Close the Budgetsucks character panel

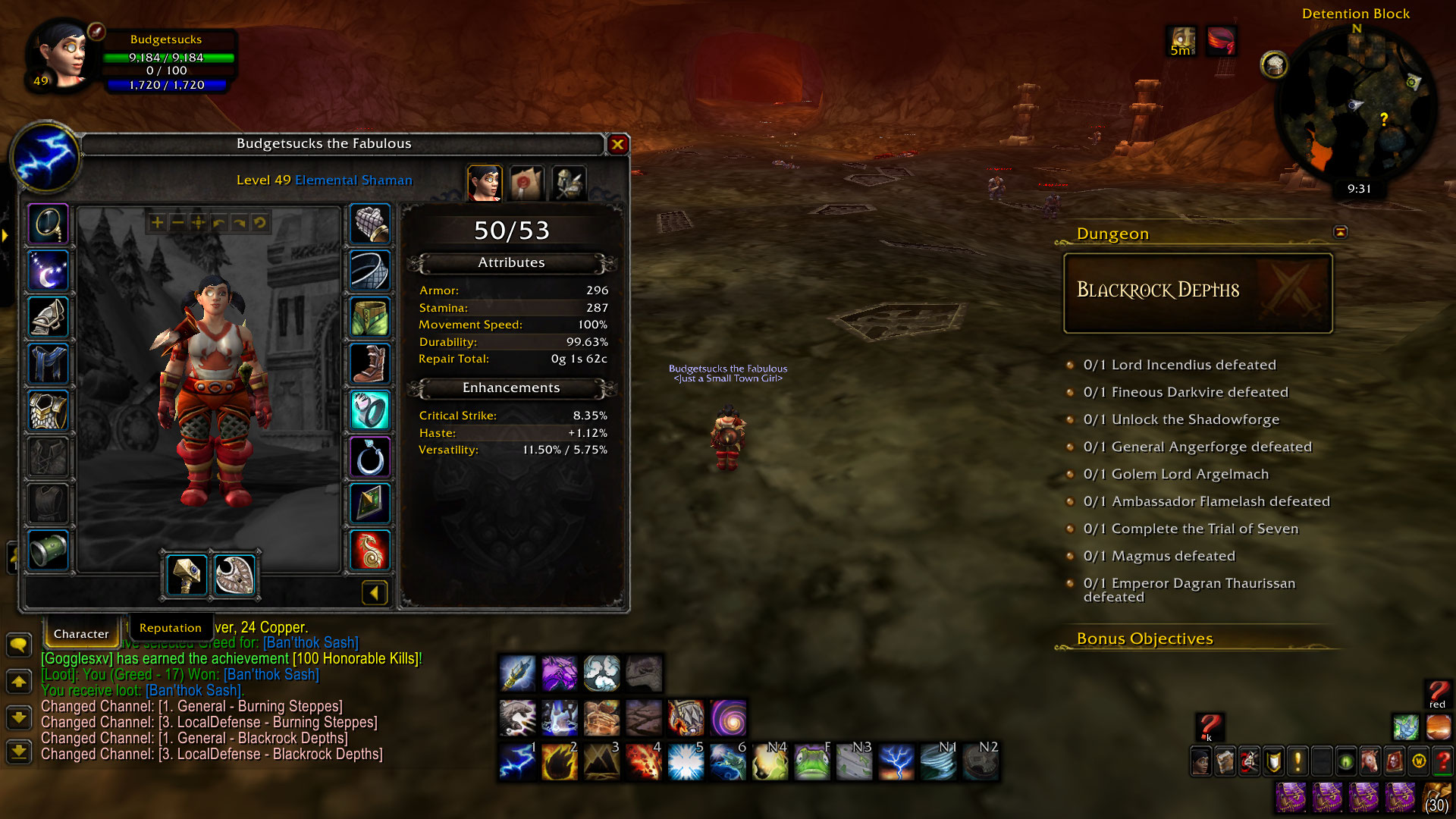618,144
